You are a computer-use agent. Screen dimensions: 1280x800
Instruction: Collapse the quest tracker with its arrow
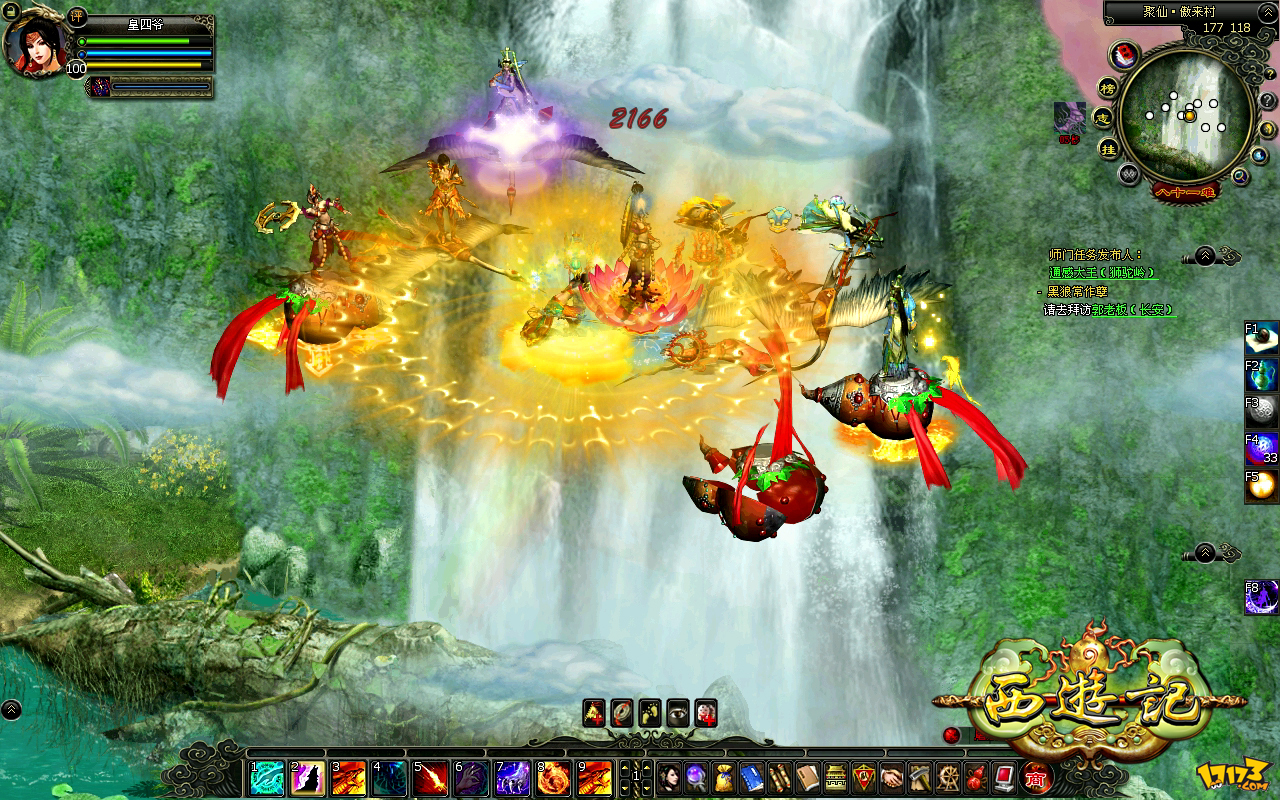[x=1205, y=255]
